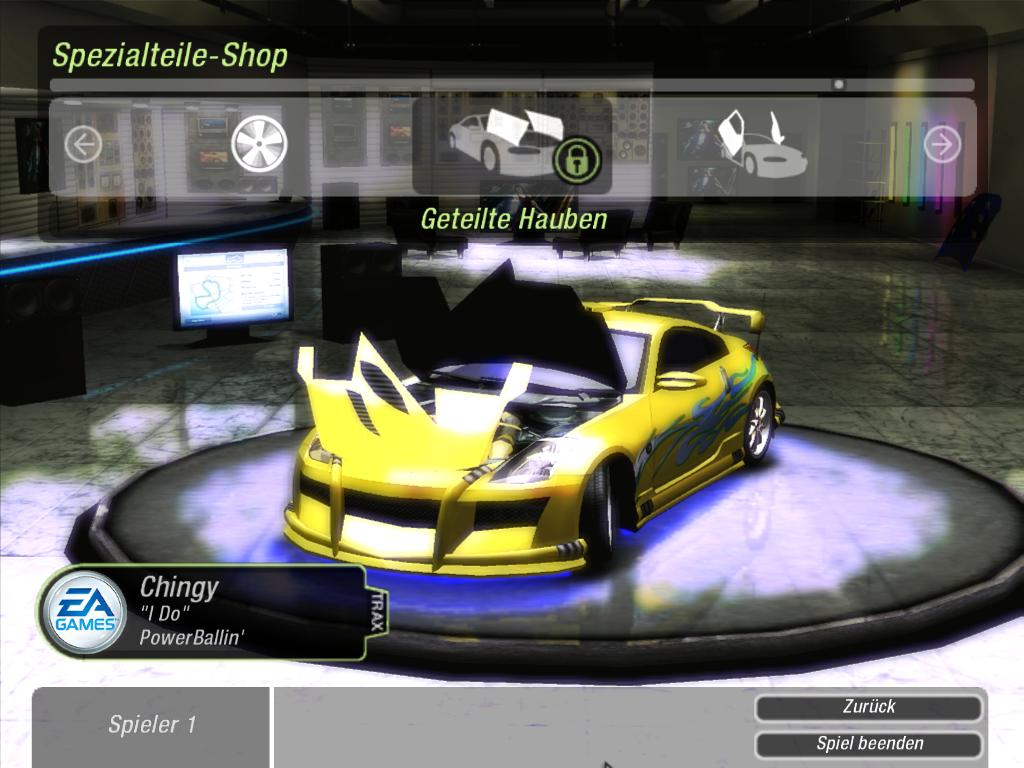Quit via Spiel beenden button
This screenshot has height=768, width=1024.
coord(868,744)
